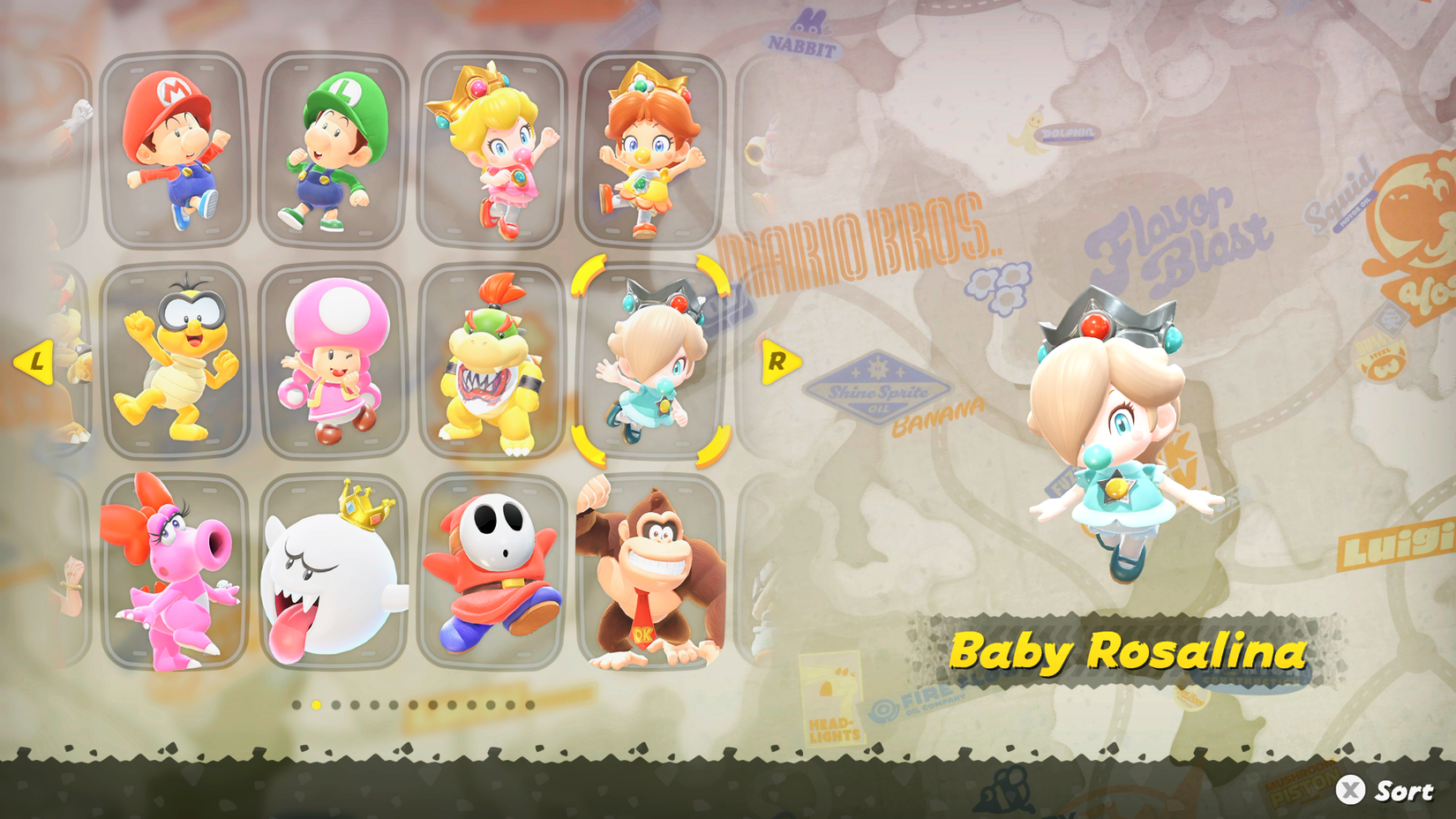Pick Lakitu from the roster

tap(172, 362)
